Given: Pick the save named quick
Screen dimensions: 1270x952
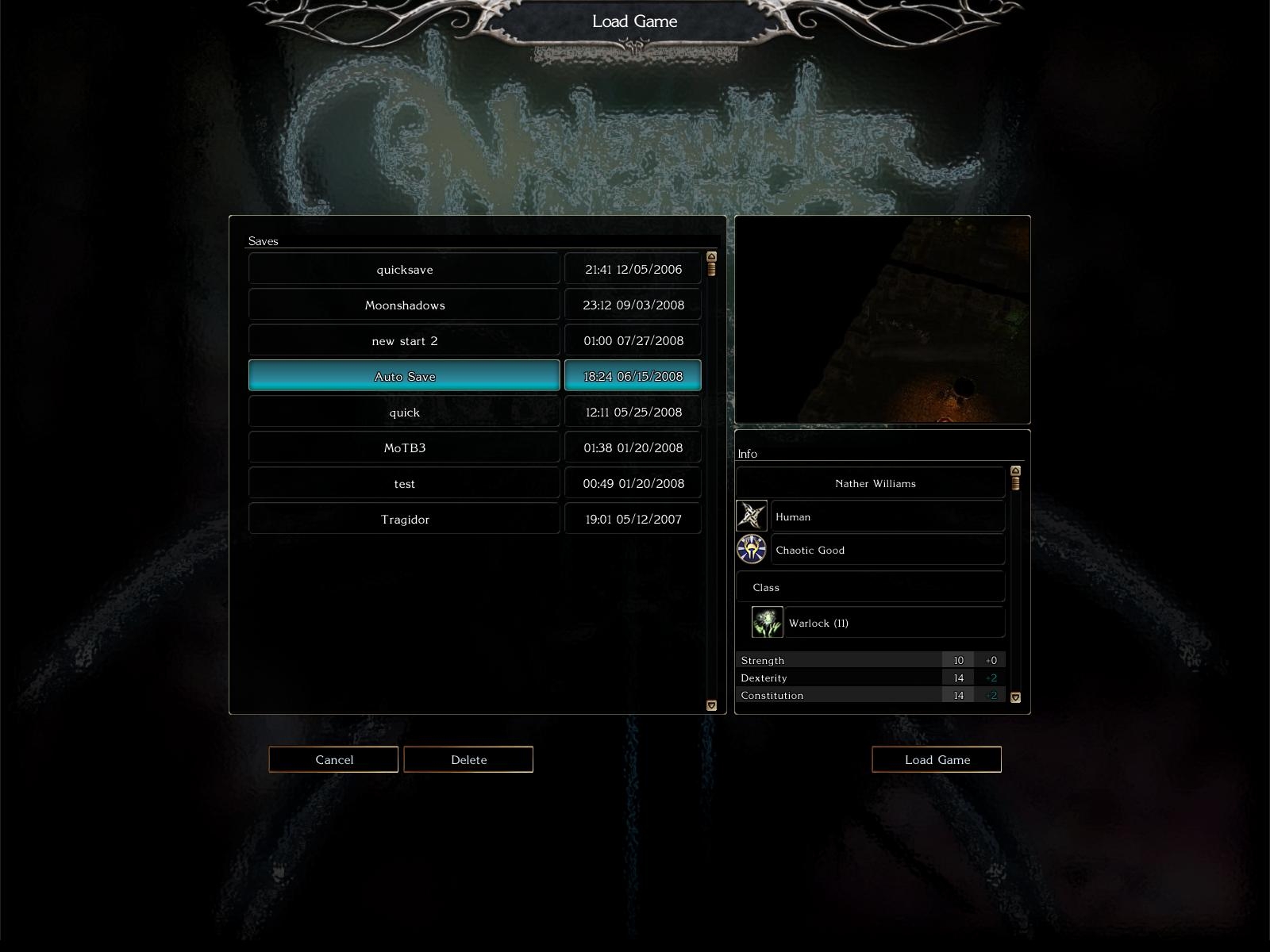Looking at the screenshot, I should click(404, 412).
